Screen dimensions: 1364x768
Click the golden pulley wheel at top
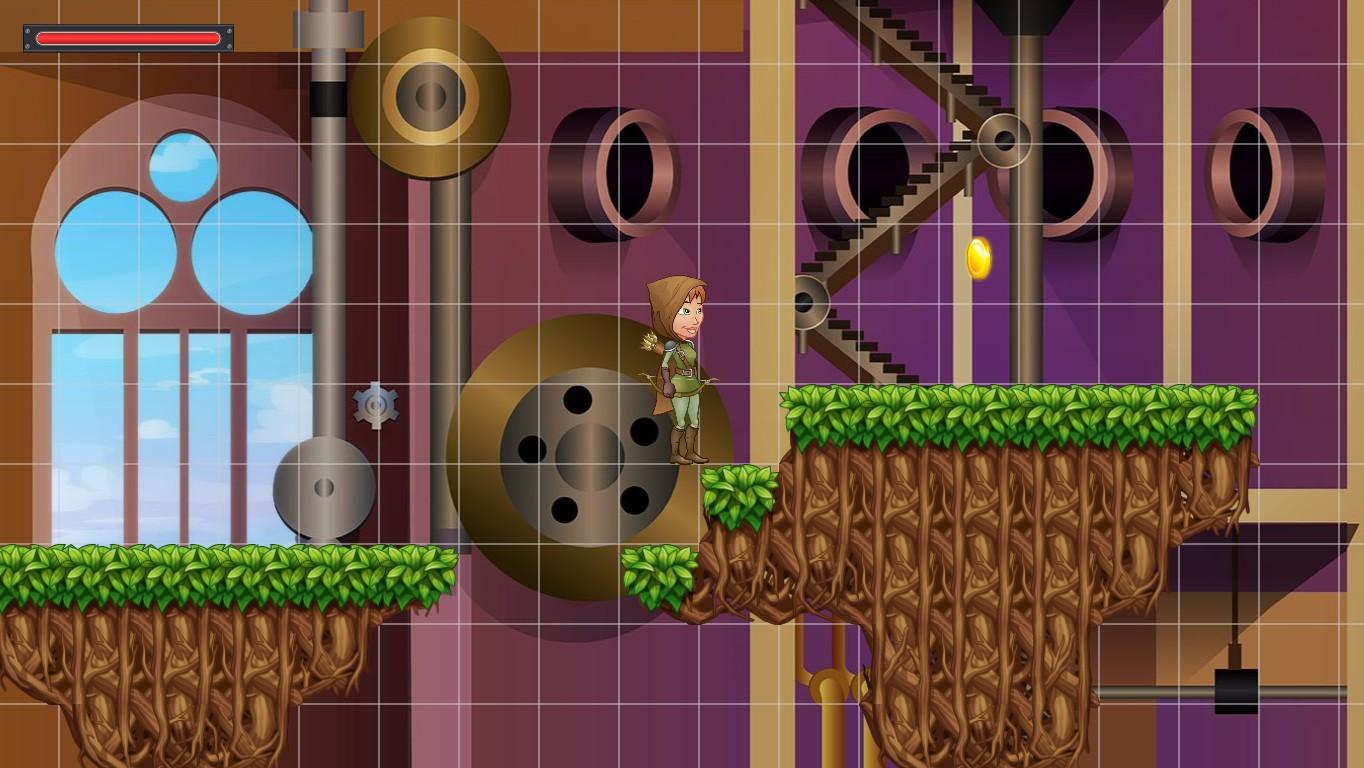pyautogui.click(x=428, y=95)
